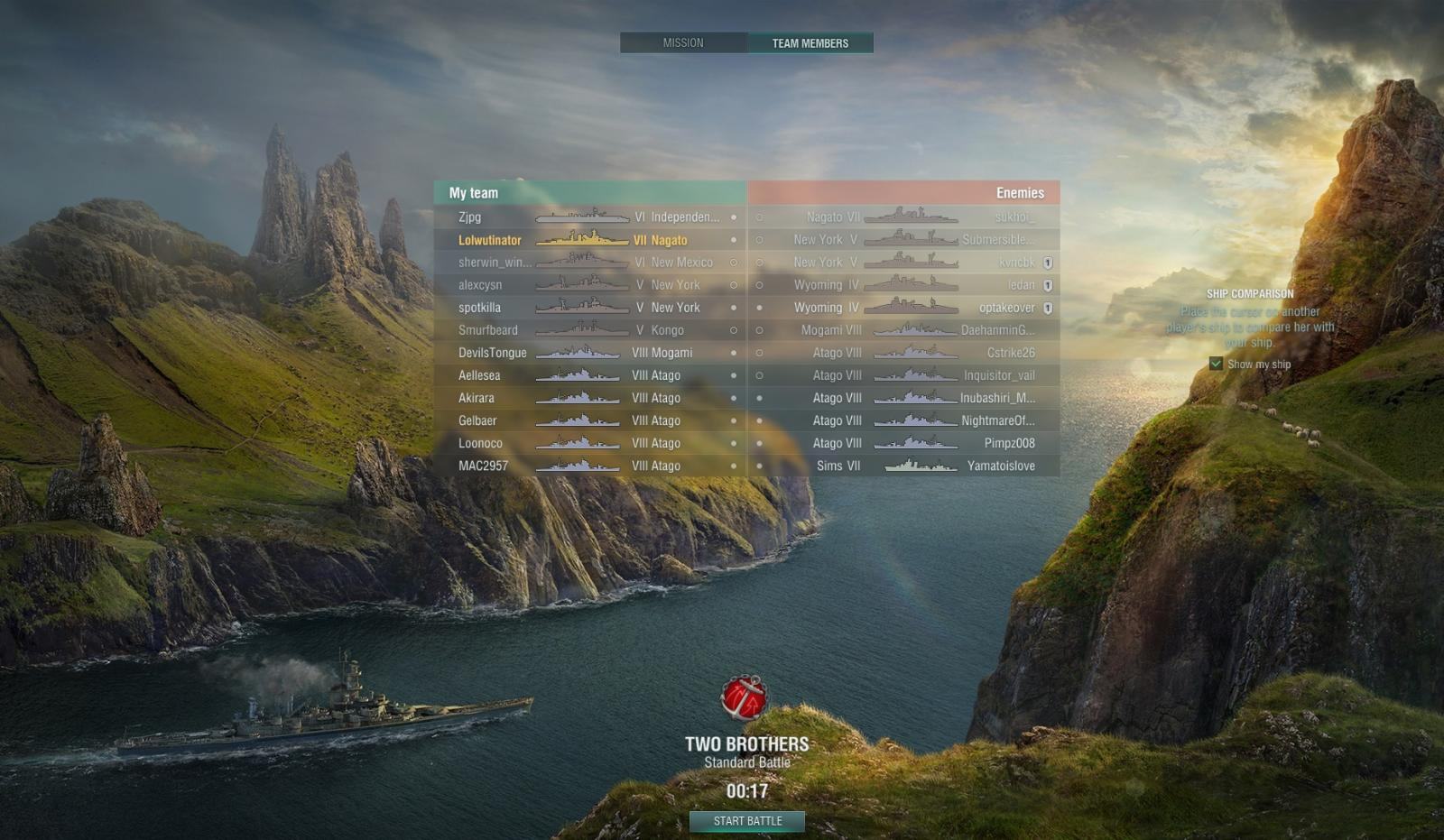Toggle the Show my ship checkbox
Viewport: 1444px width, 840px height.
tap(1217, 364)
